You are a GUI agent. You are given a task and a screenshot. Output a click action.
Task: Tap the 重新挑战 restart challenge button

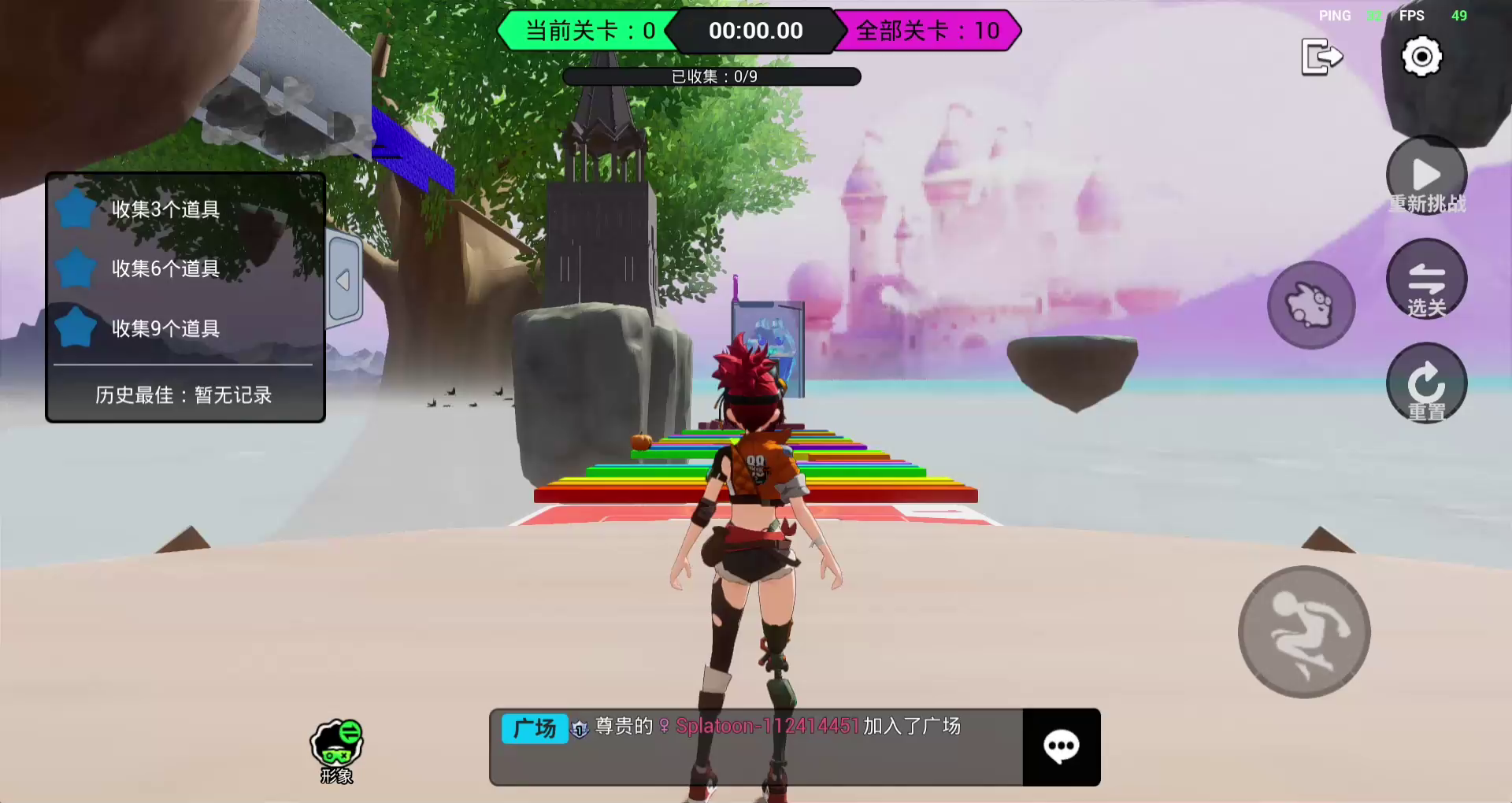point(1426,177)
